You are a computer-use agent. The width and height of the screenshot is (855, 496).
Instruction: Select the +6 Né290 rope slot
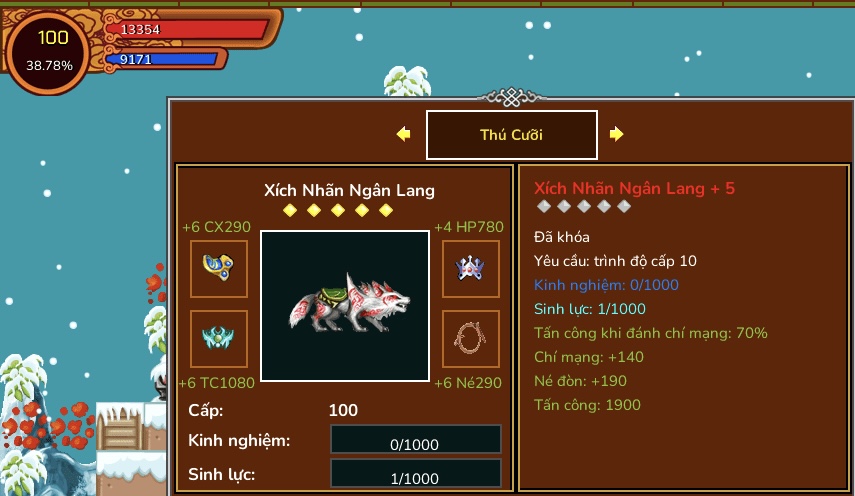point(471,339)
